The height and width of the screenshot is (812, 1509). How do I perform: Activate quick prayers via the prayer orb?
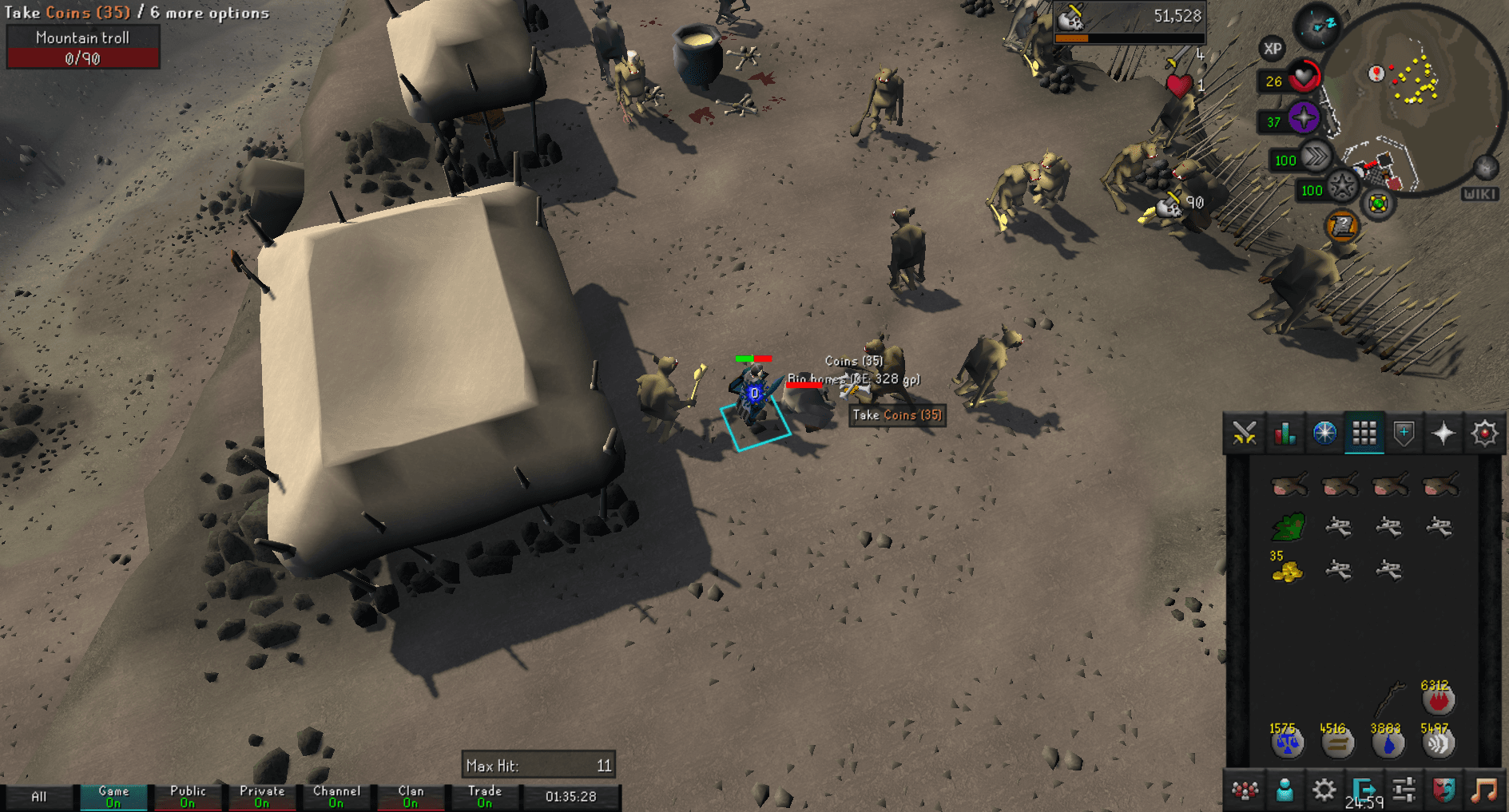(1304, 118)
